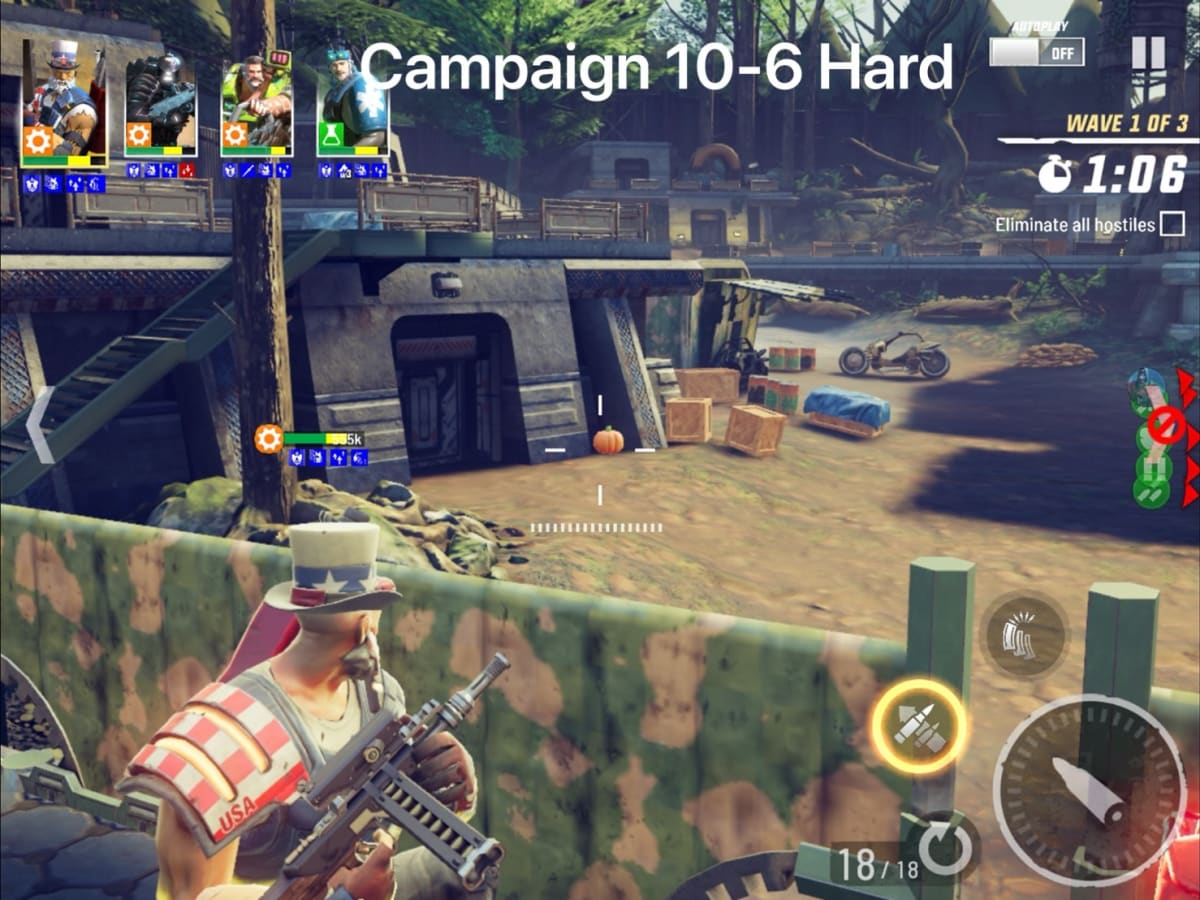Tap the left arrow to switch cover
This screenshot has width=1200, height=900.
(38, 426)
